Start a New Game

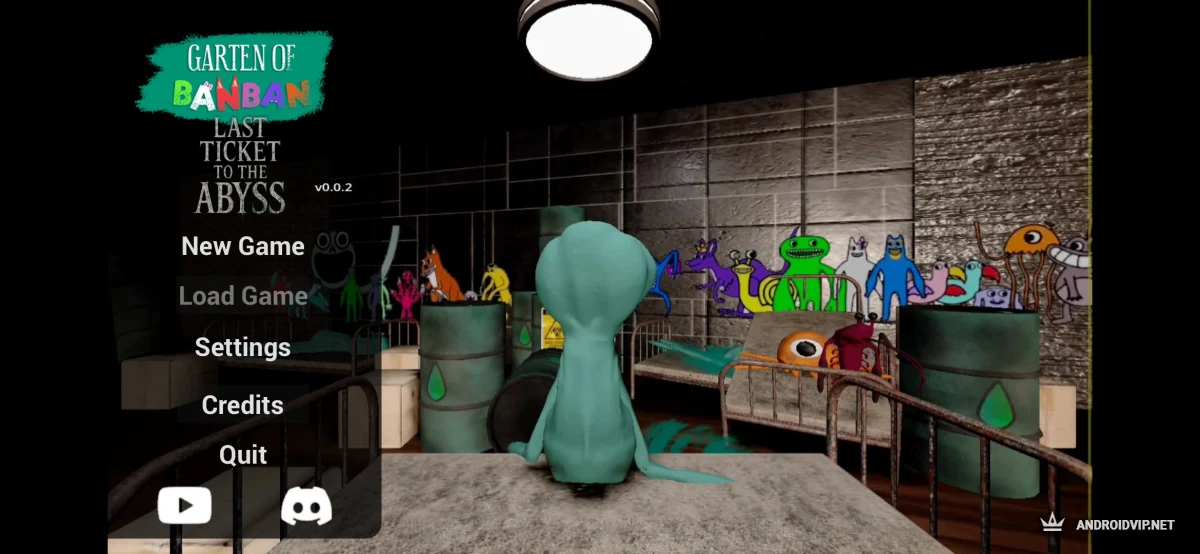[x=243, y=246]
